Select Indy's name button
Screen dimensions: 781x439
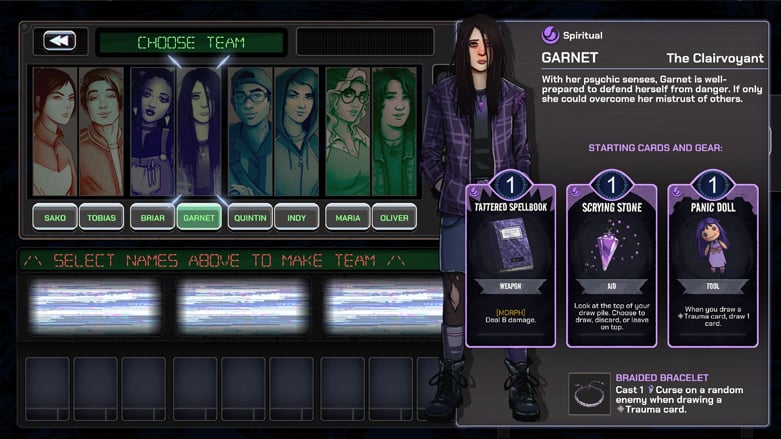[297, 217]
